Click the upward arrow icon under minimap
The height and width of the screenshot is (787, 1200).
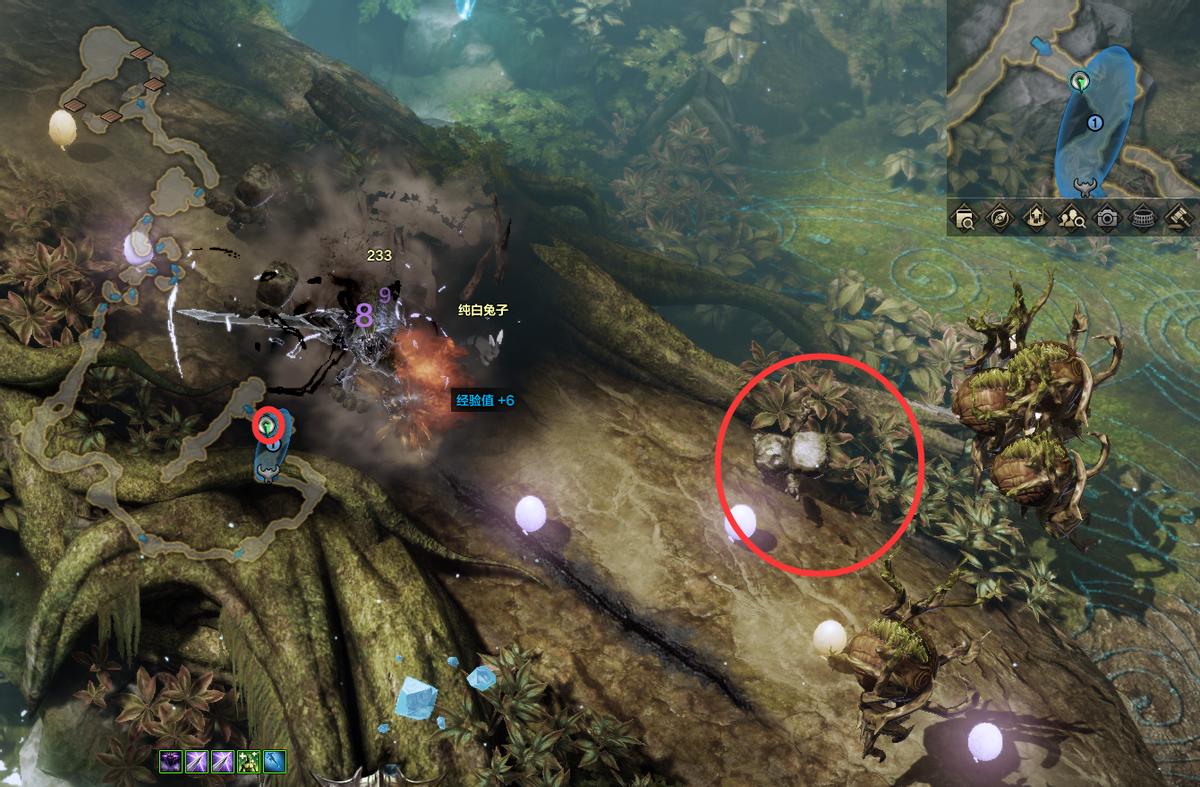pyautogui.click(x=1036, y=217)
